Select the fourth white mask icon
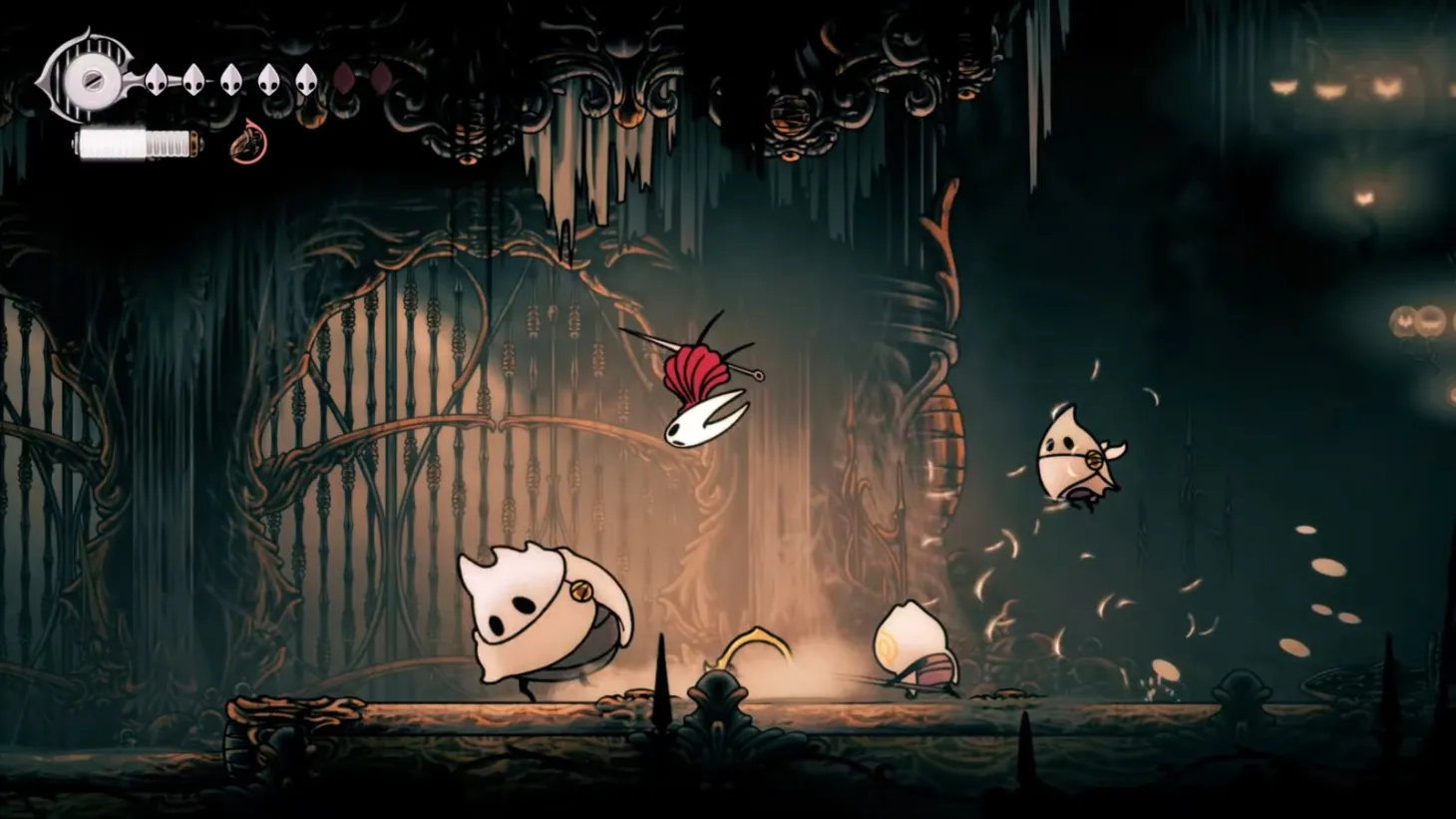The height and width of the screenshot is (819, 1456). 268,82
